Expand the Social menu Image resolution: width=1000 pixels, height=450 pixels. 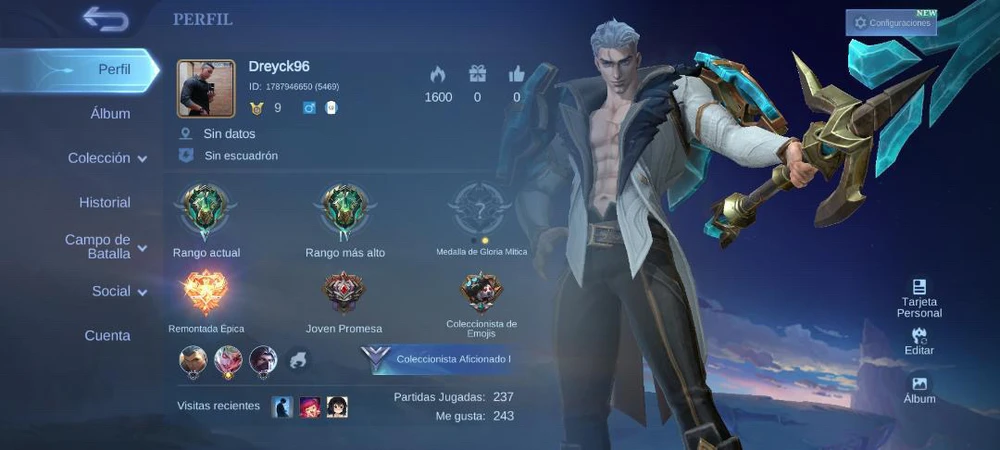coord(119,291)
